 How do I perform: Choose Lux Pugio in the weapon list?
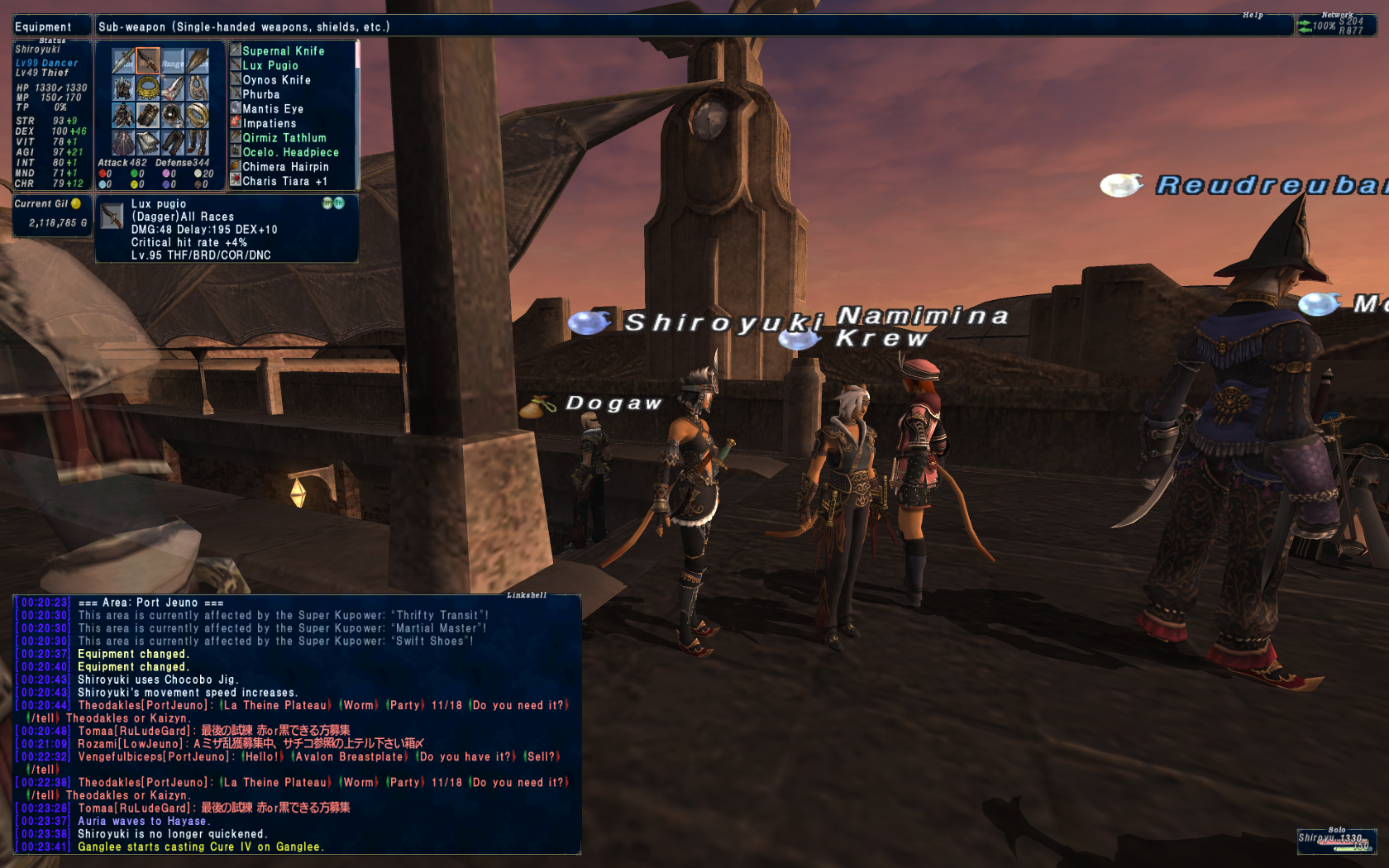click(270, 65)
